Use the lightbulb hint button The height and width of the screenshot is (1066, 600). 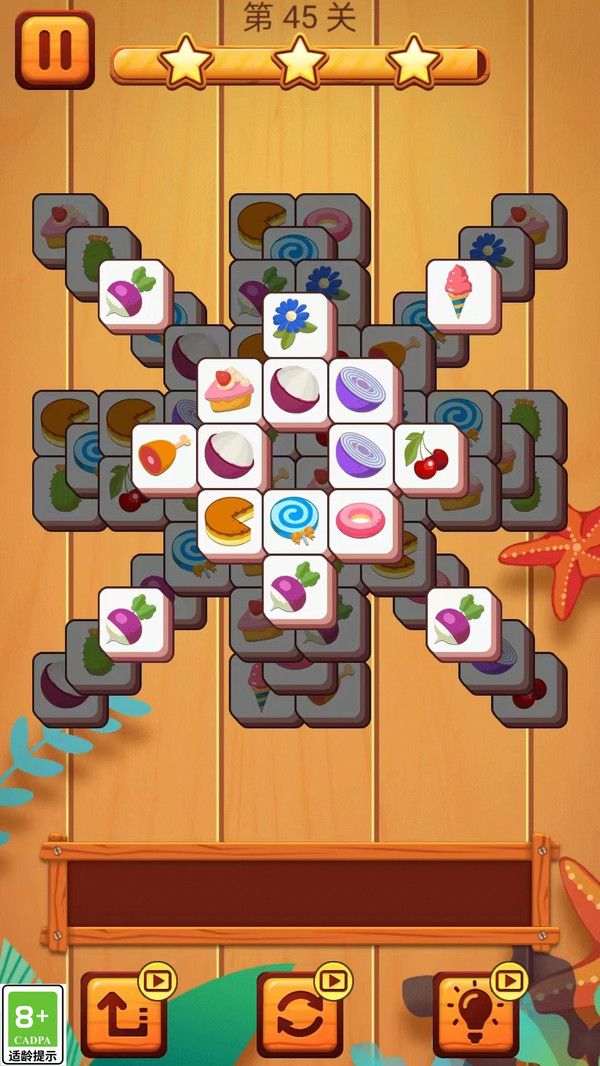[475, 1015]
